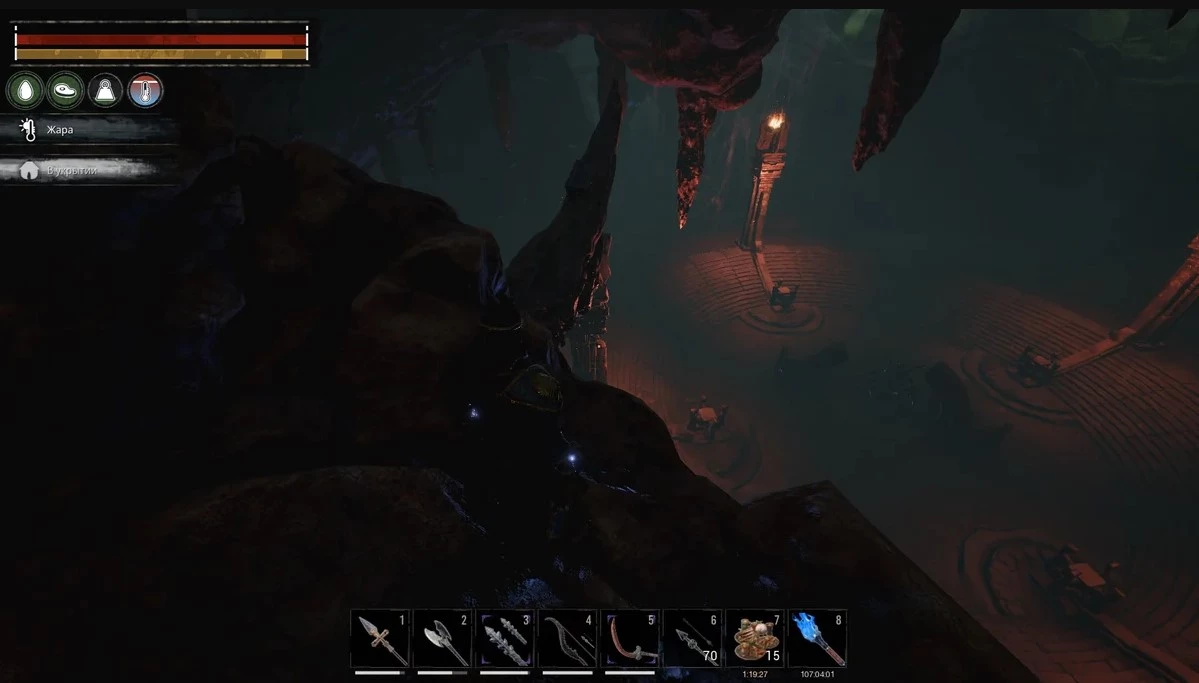
Task: Equip the battle axe in slot 2
Action: pyautogui.click(x=442, y=638)
